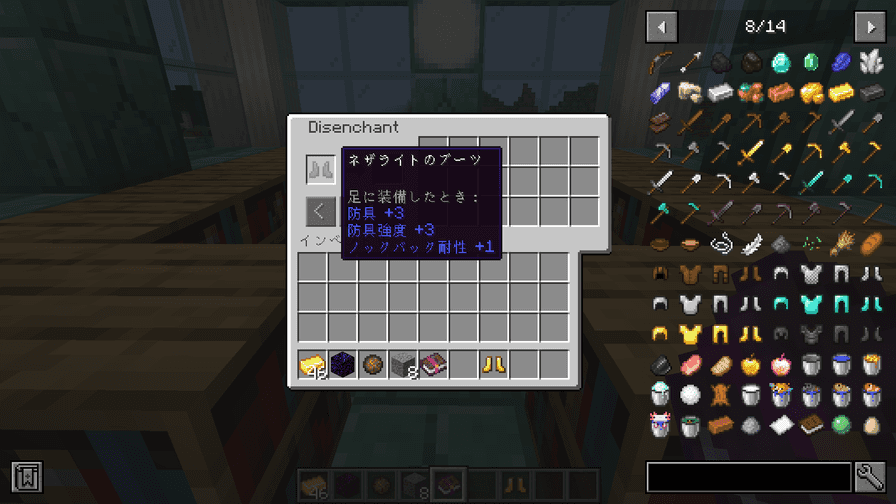Open the wrench config button

click(x=870, y=477)
